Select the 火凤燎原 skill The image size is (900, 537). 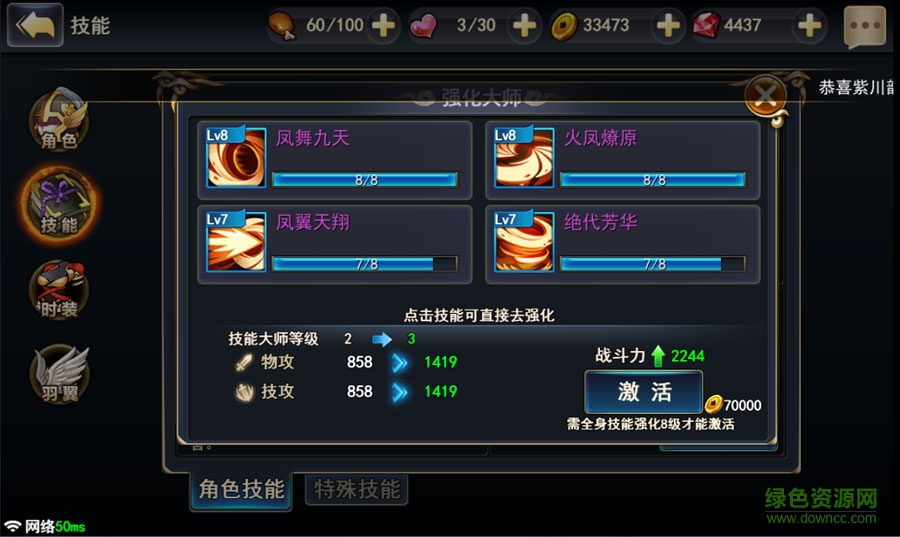(622, 160)
